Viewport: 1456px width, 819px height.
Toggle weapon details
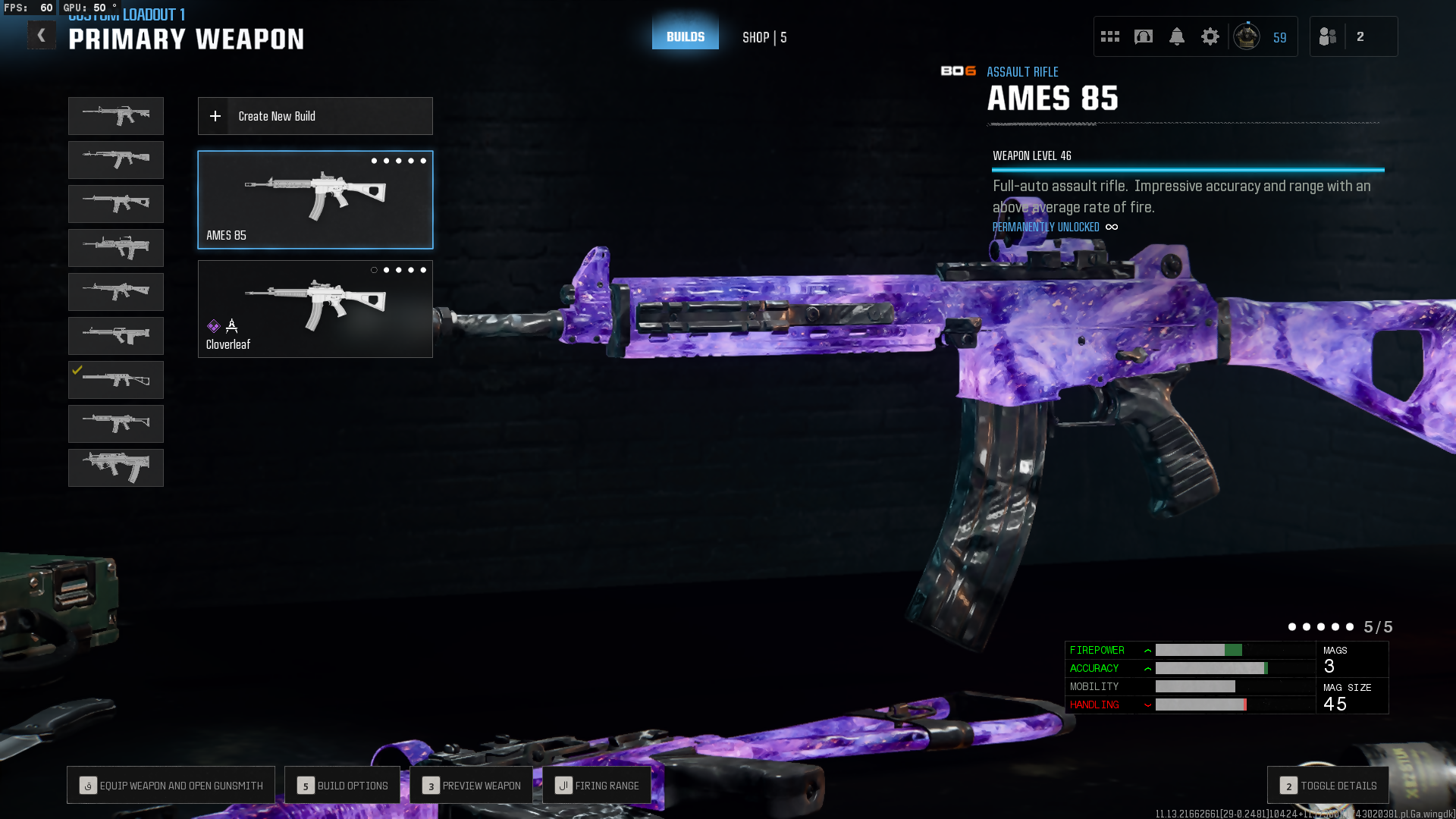pyautogui.click(x=1328, y=786)
